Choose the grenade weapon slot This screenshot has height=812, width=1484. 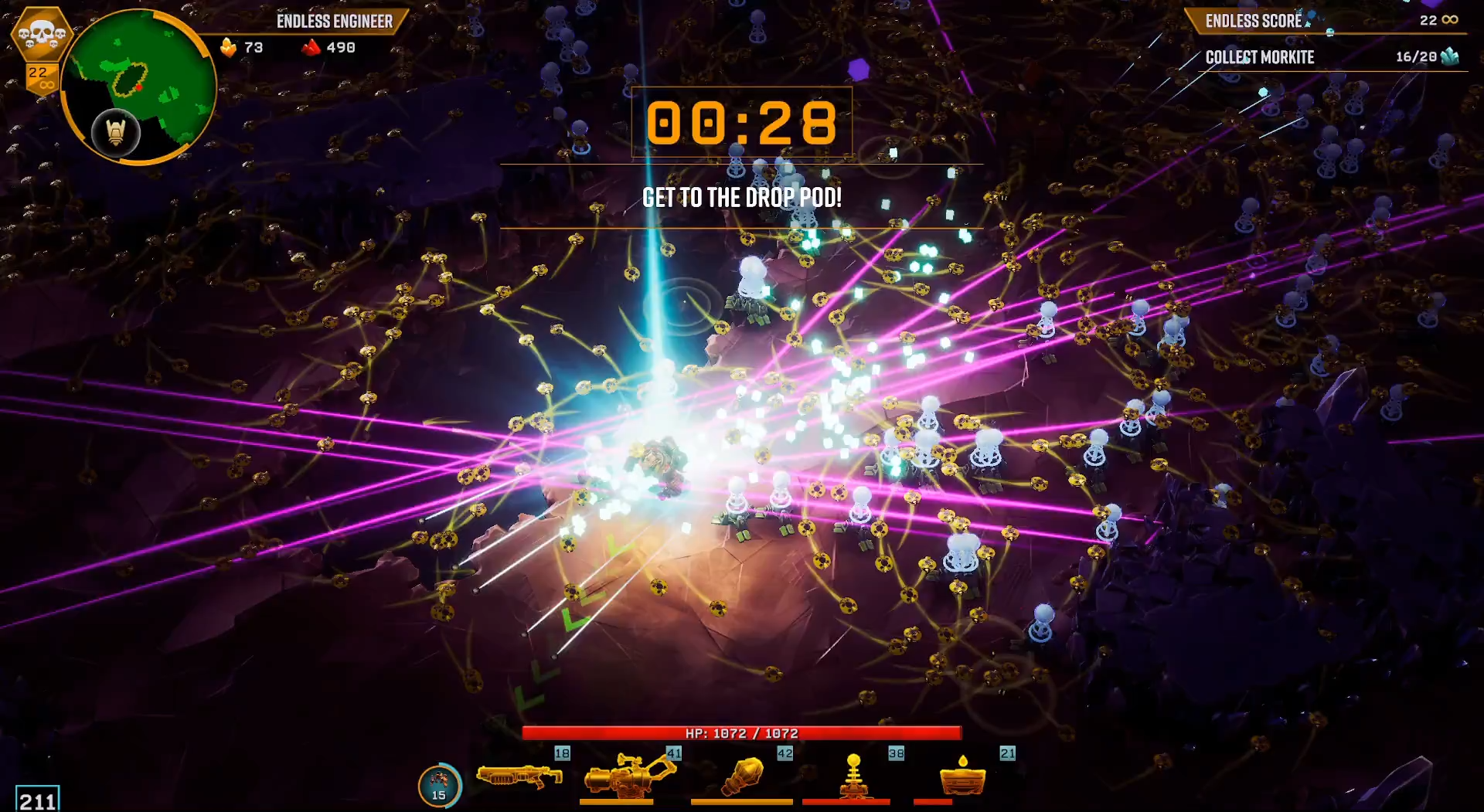tap(742, 776)
